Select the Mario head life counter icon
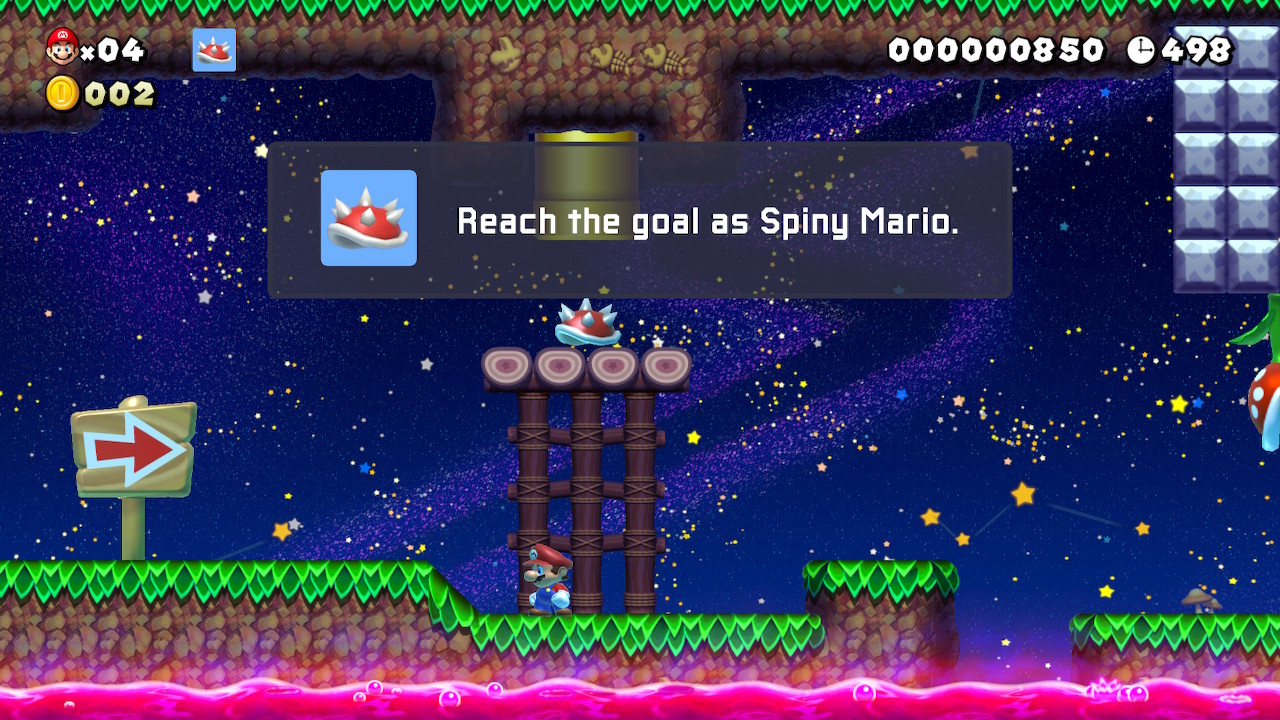This screenshot has height=720, width=1280. pyautogui.click(x=62, y=45)
